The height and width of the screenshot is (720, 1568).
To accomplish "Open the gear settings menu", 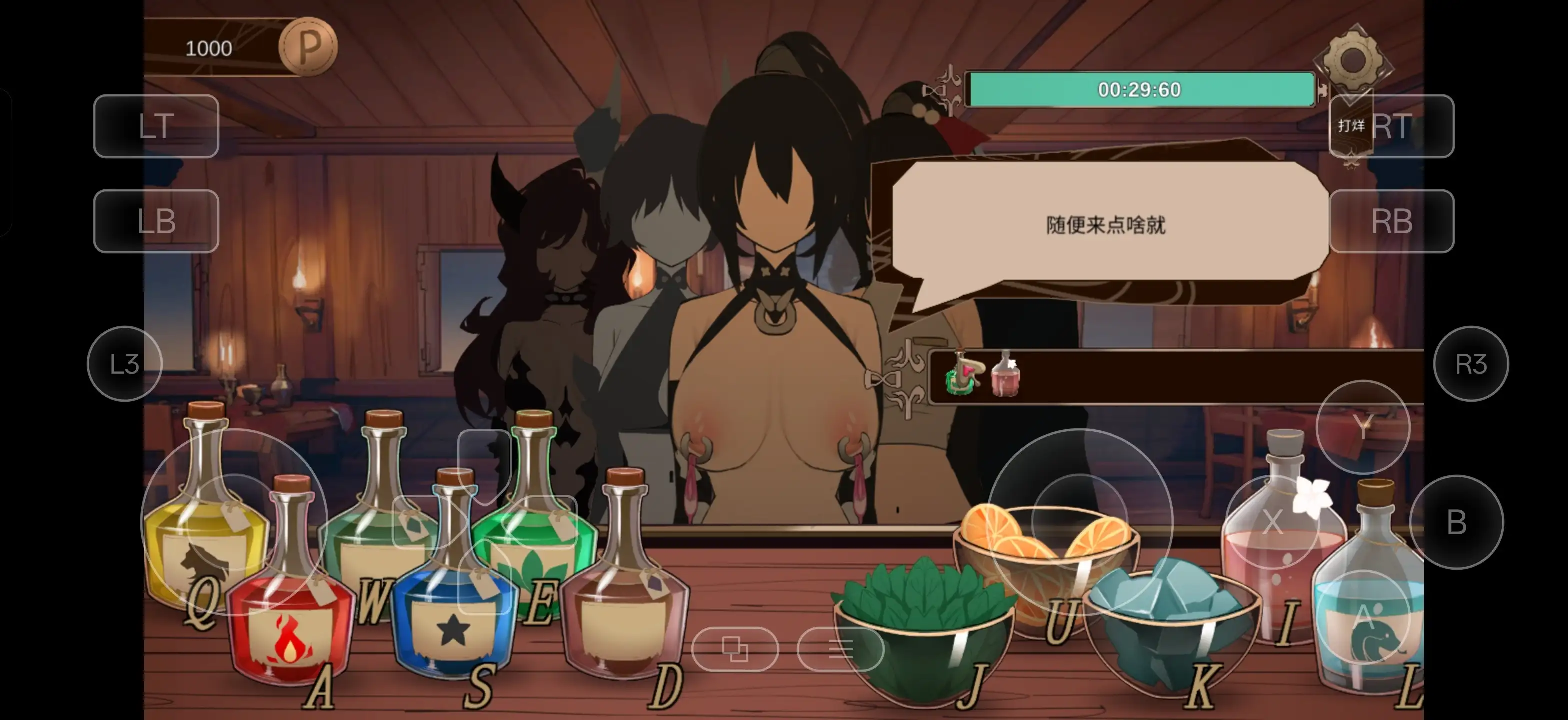I will [x=1352, y=59].
